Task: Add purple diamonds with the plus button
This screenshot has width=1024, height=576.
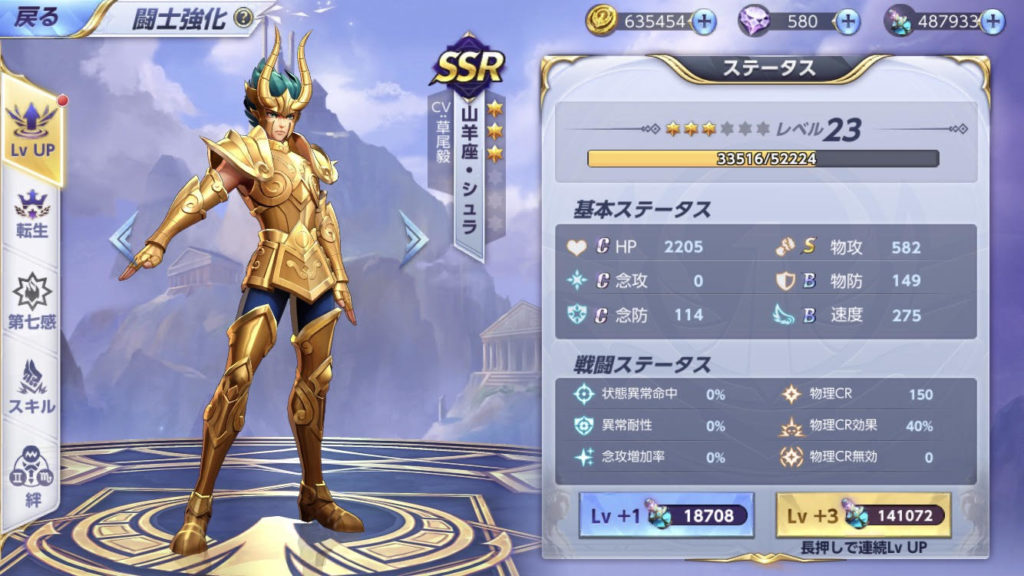Action: [x=847, y=21]
